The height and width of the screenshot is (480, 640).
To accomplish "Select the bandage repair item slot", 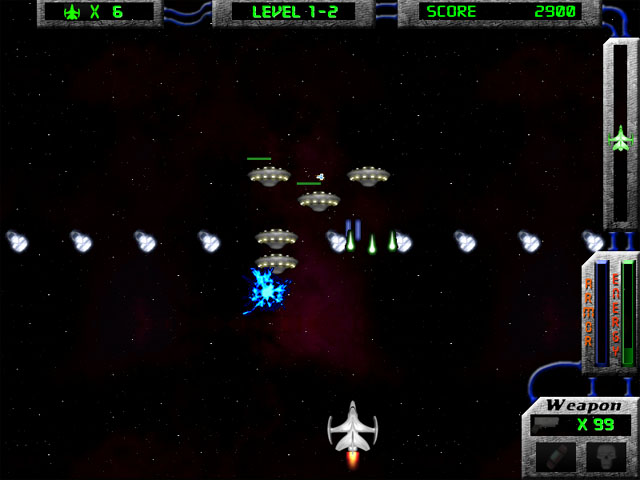I will 553,458.
